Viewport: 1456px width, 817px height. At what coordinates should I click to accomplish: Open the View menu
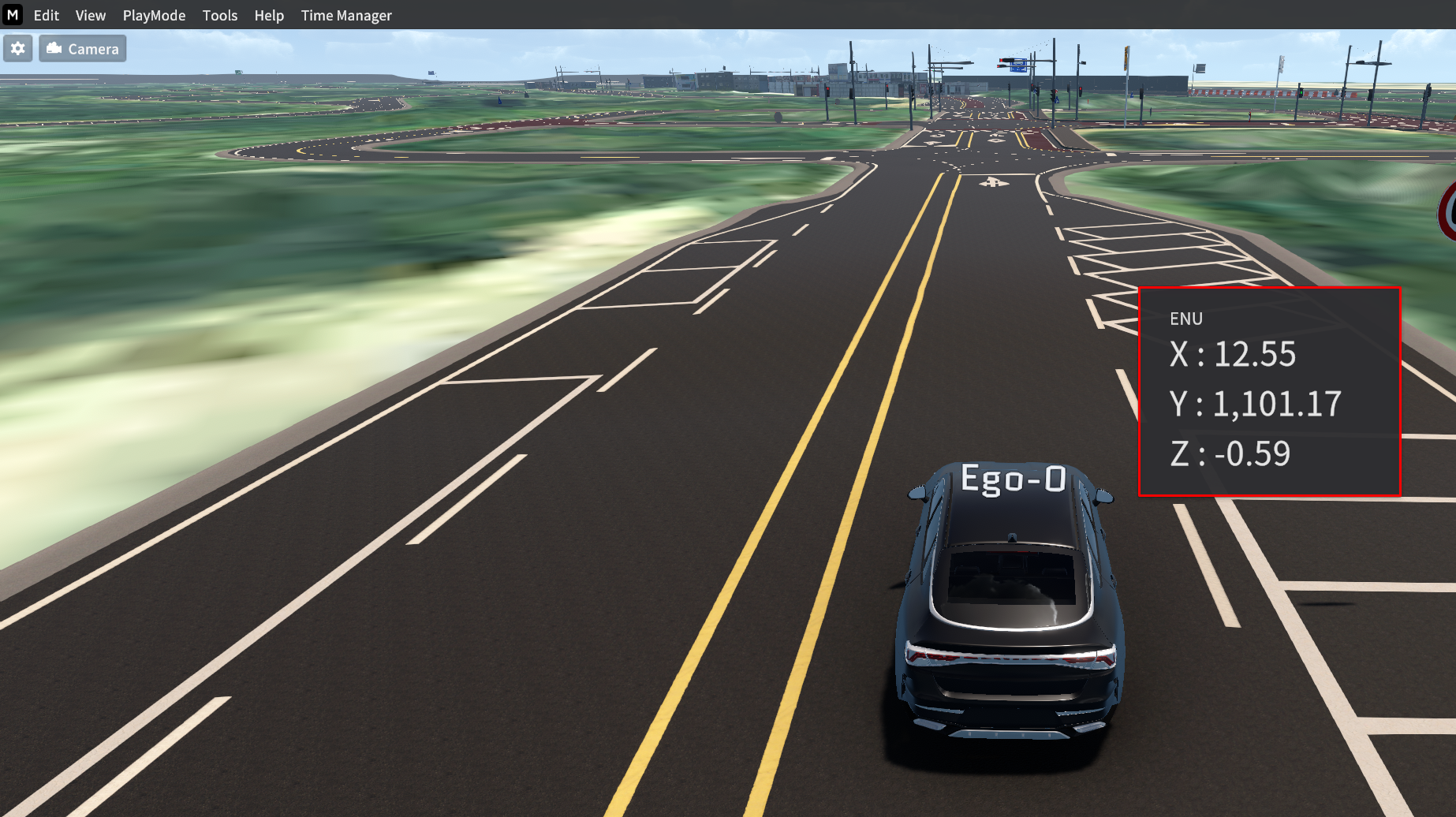(x=90, y=15)
